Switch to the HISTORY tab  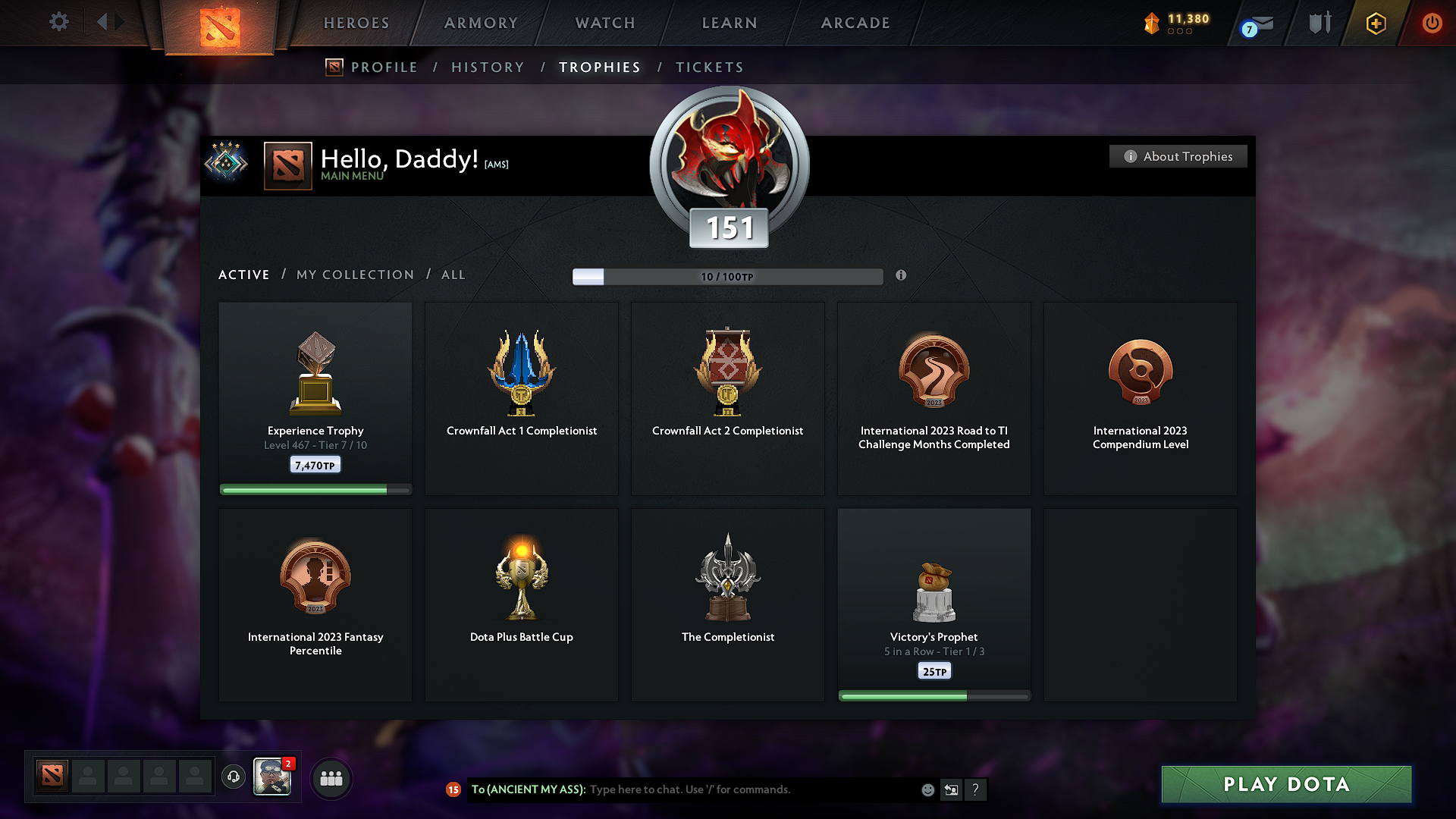click(488, 67)
